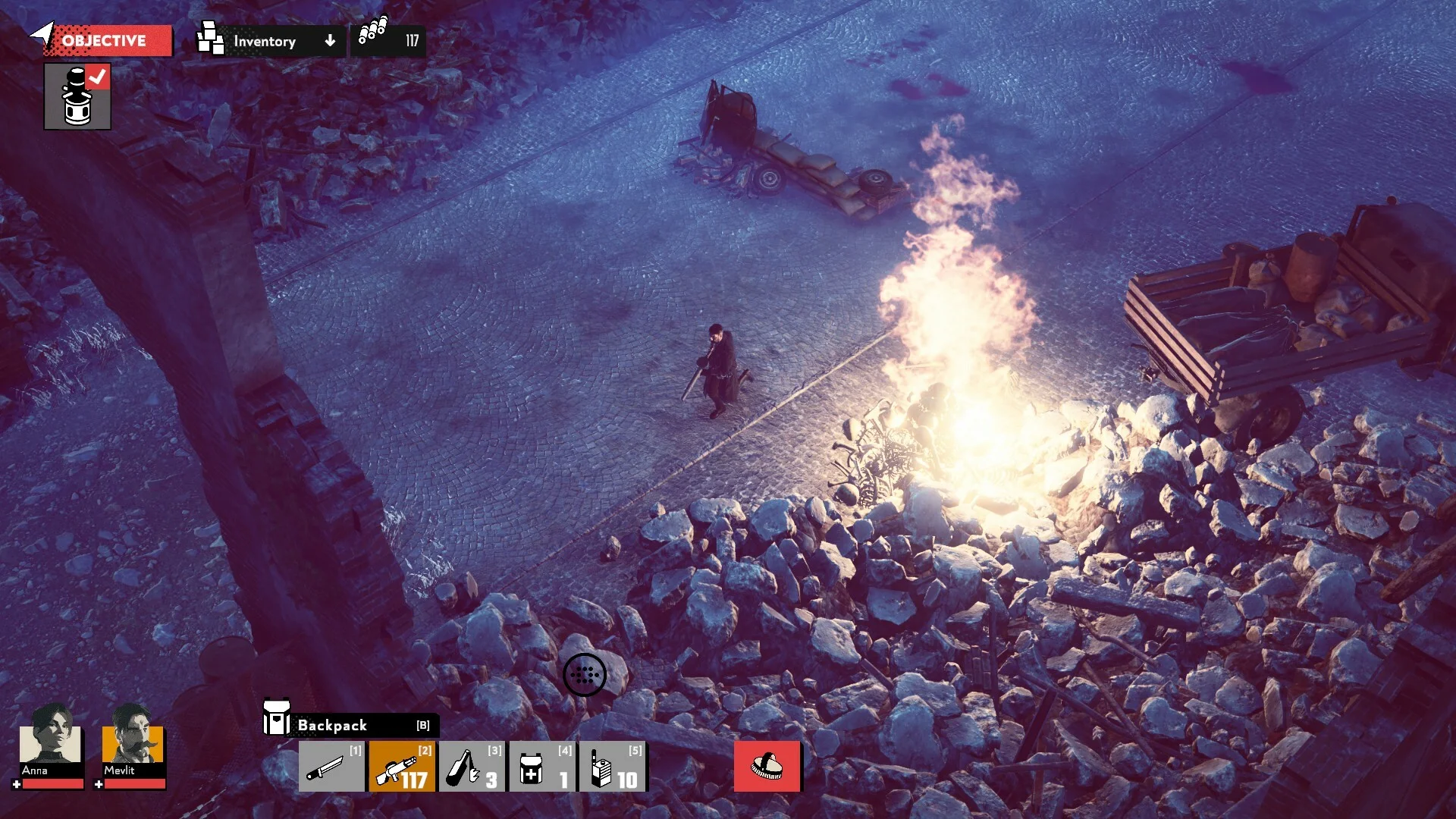Activate the red disguise hat ability
The image size is (1456, 819).
[x=767, y=767]
